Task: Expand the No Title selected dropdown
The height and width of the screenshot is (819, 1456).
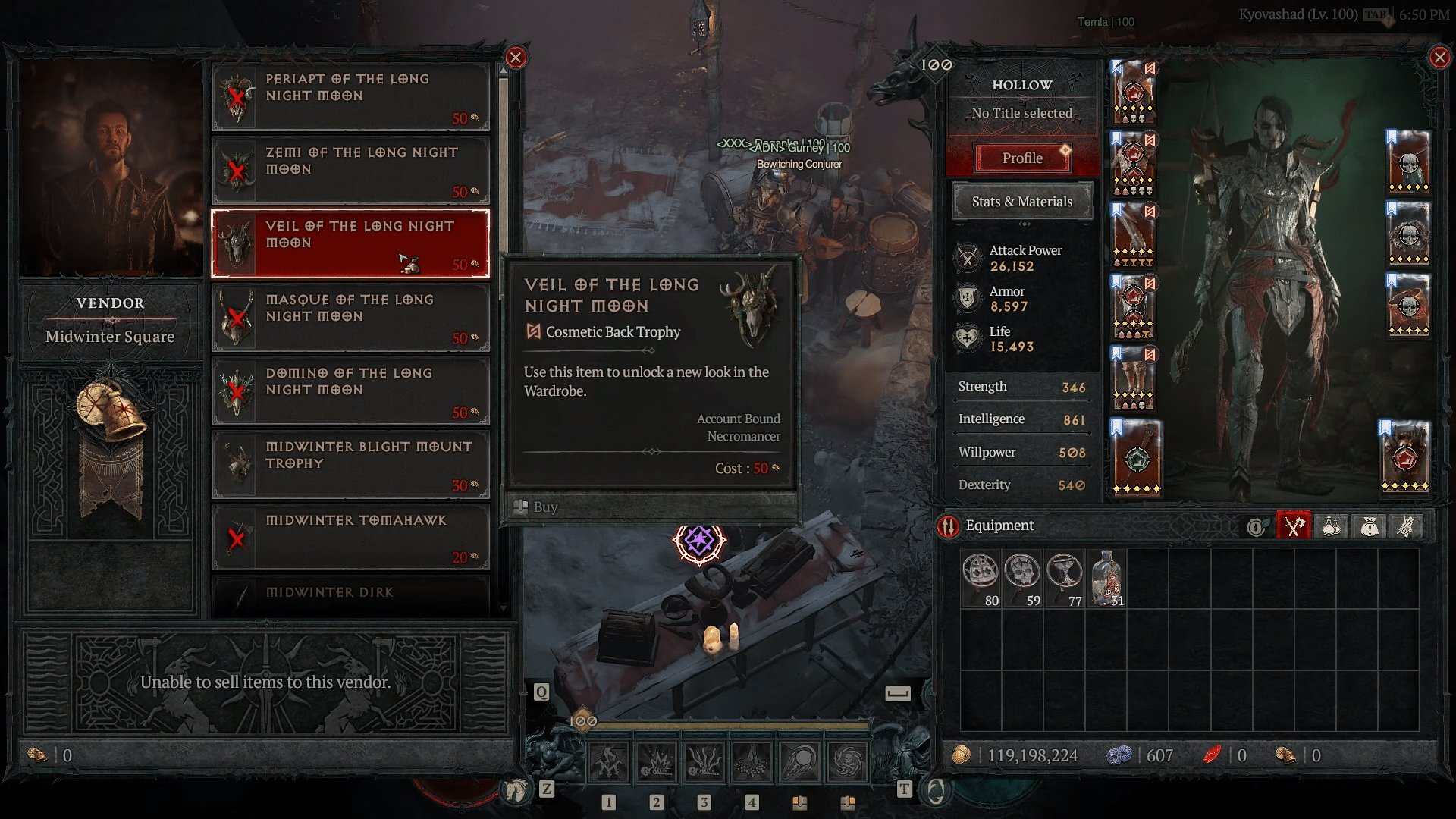Action: pyautogui.click(x=1021, y=113)
